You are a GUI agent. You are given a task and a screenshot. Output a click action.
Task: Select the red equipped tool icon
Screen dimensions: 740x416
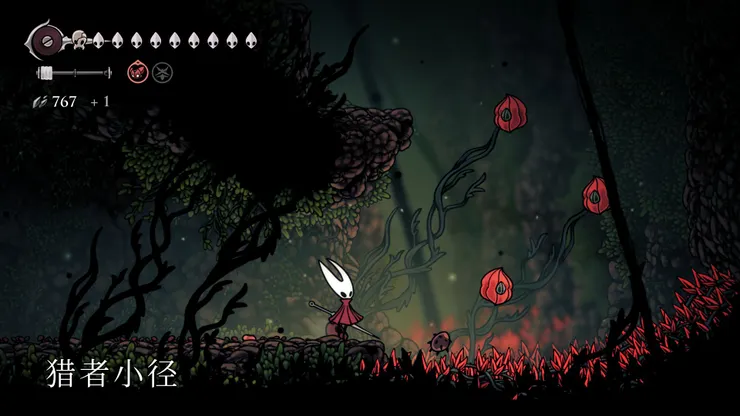tap(136, 72)
